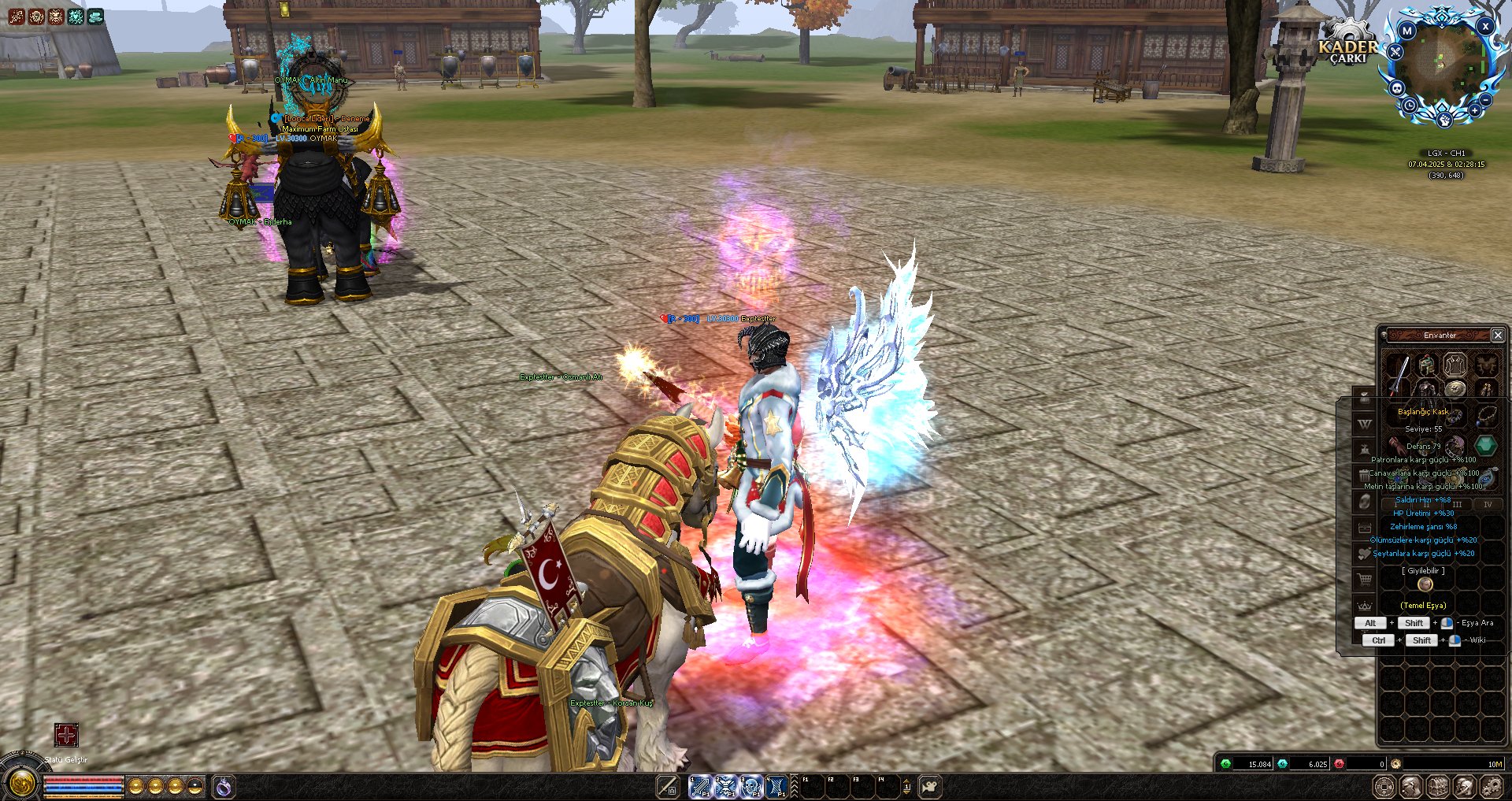Viewport: 1512px width, 801px height.
Task: Click the clock button on minimap frame
Action: coord(1410,105)
